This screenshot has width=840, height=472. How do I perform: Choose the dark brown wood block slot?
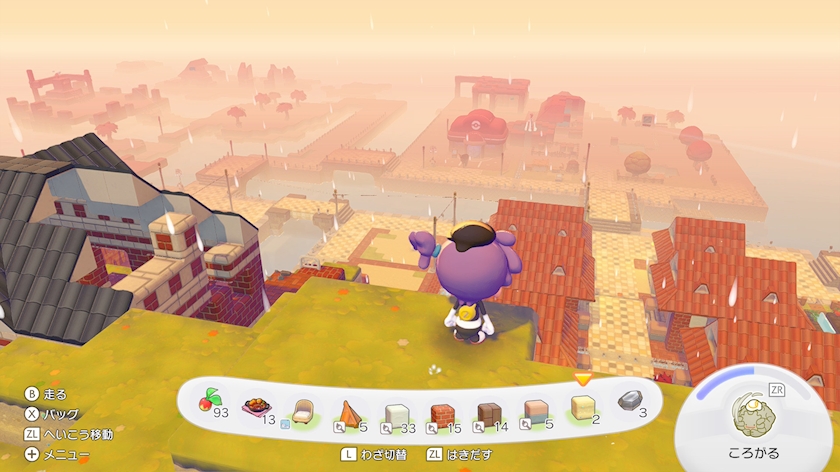[x=489, y=414]
